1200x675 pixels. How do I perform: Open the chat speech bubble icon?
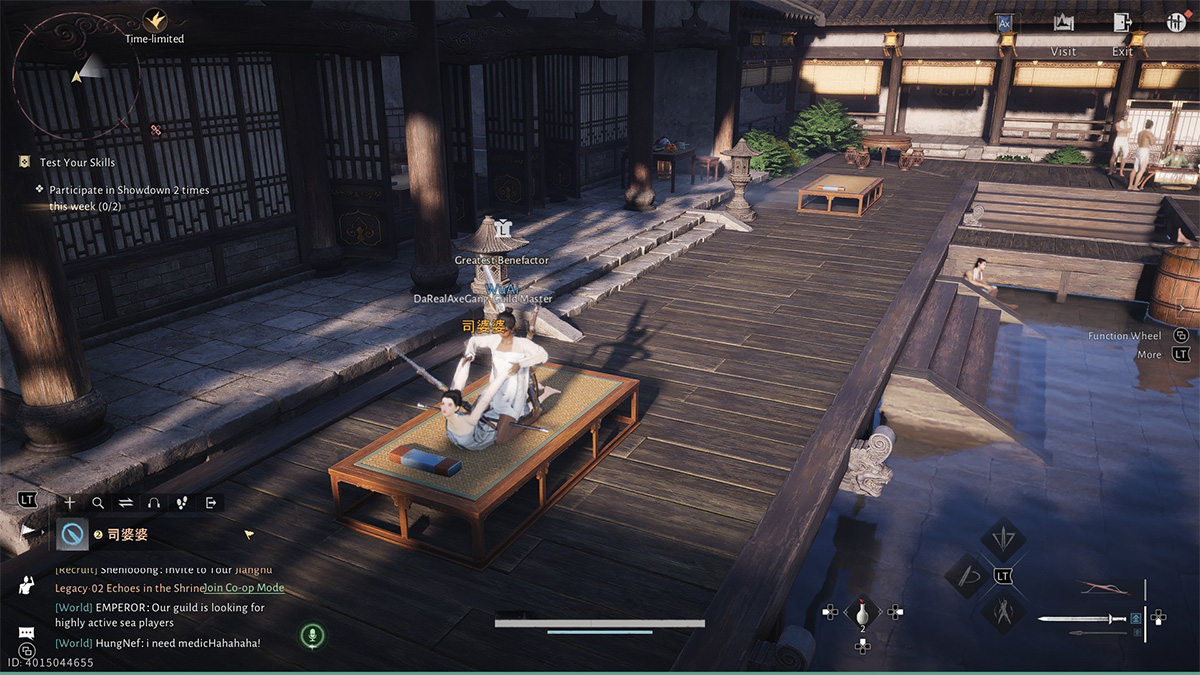pyautogui.click(x=27, y=633)
